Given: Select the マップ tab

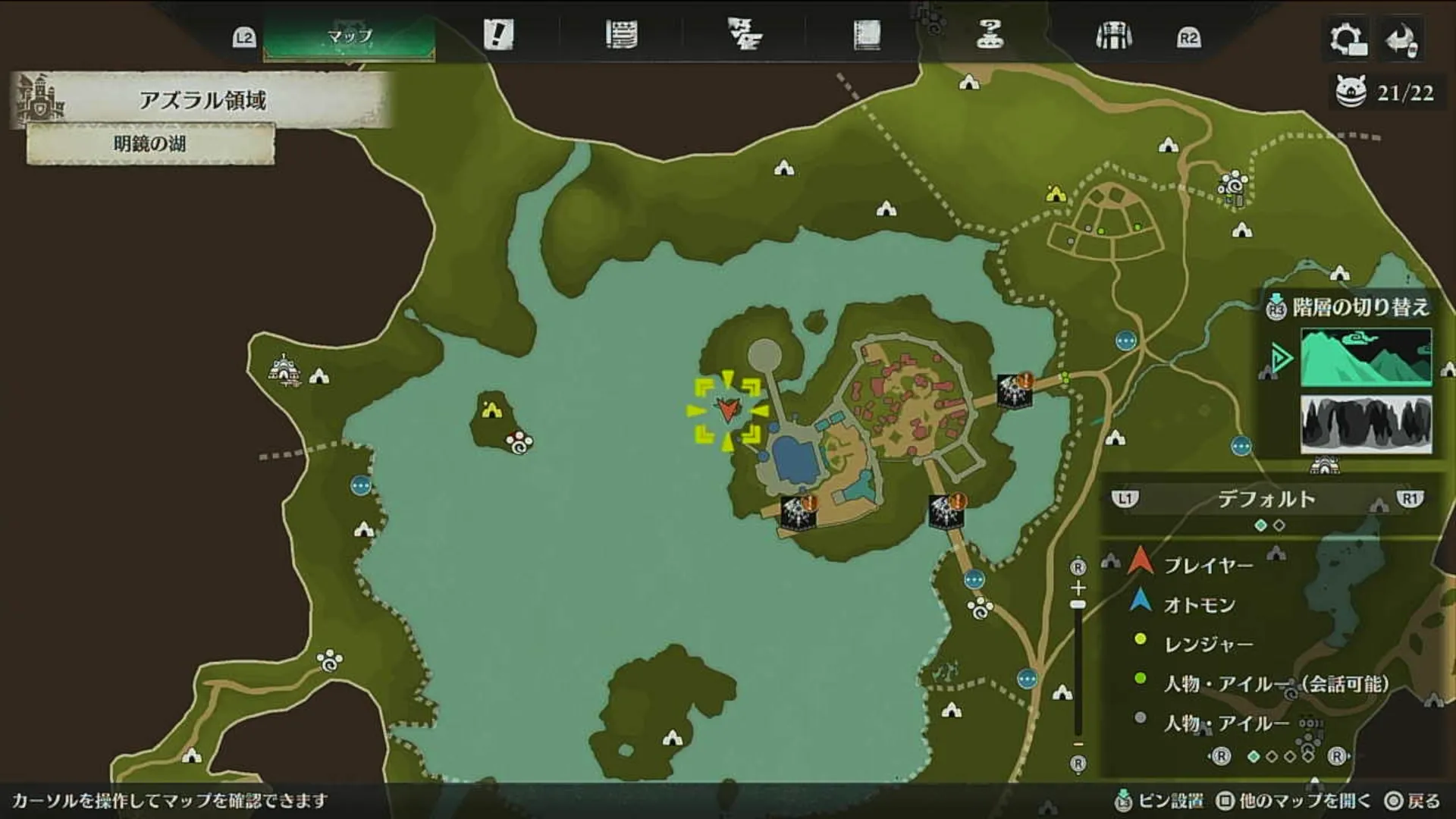Looking at the screenshot, I should coord(350,36).
